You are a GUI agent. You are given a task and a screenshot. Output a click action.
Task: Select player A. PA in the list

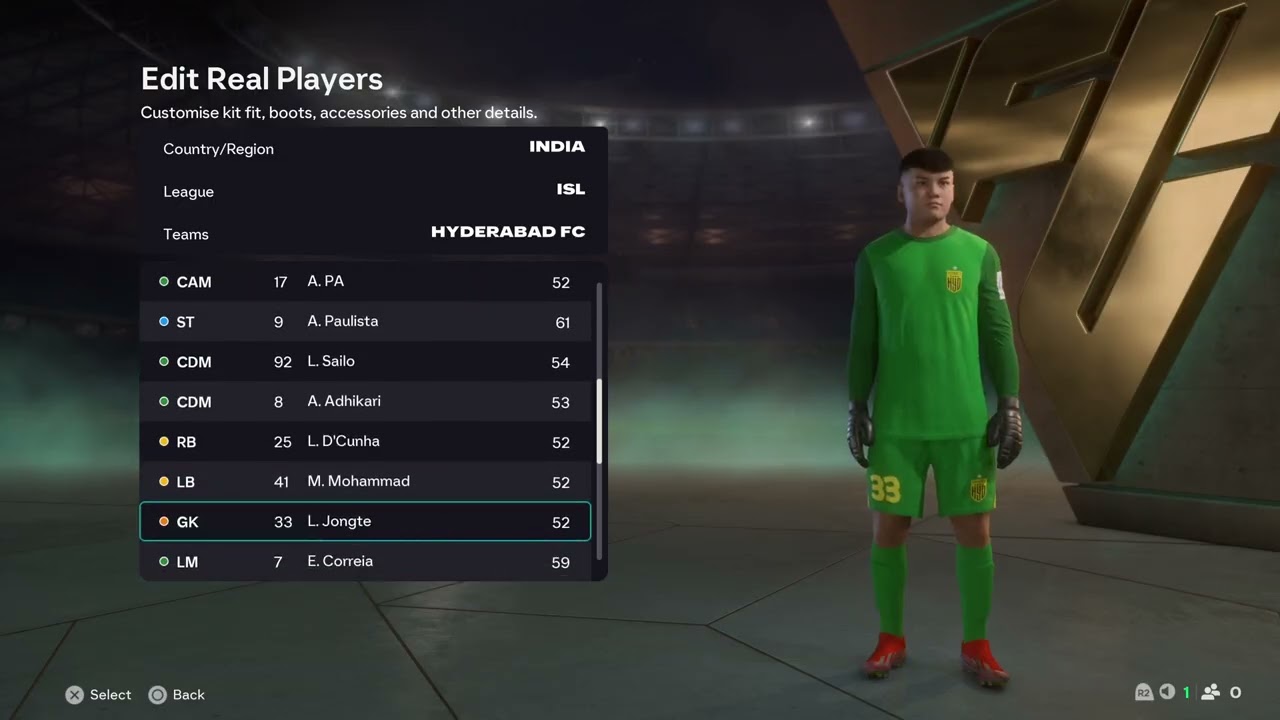click(x=365, y=282)
